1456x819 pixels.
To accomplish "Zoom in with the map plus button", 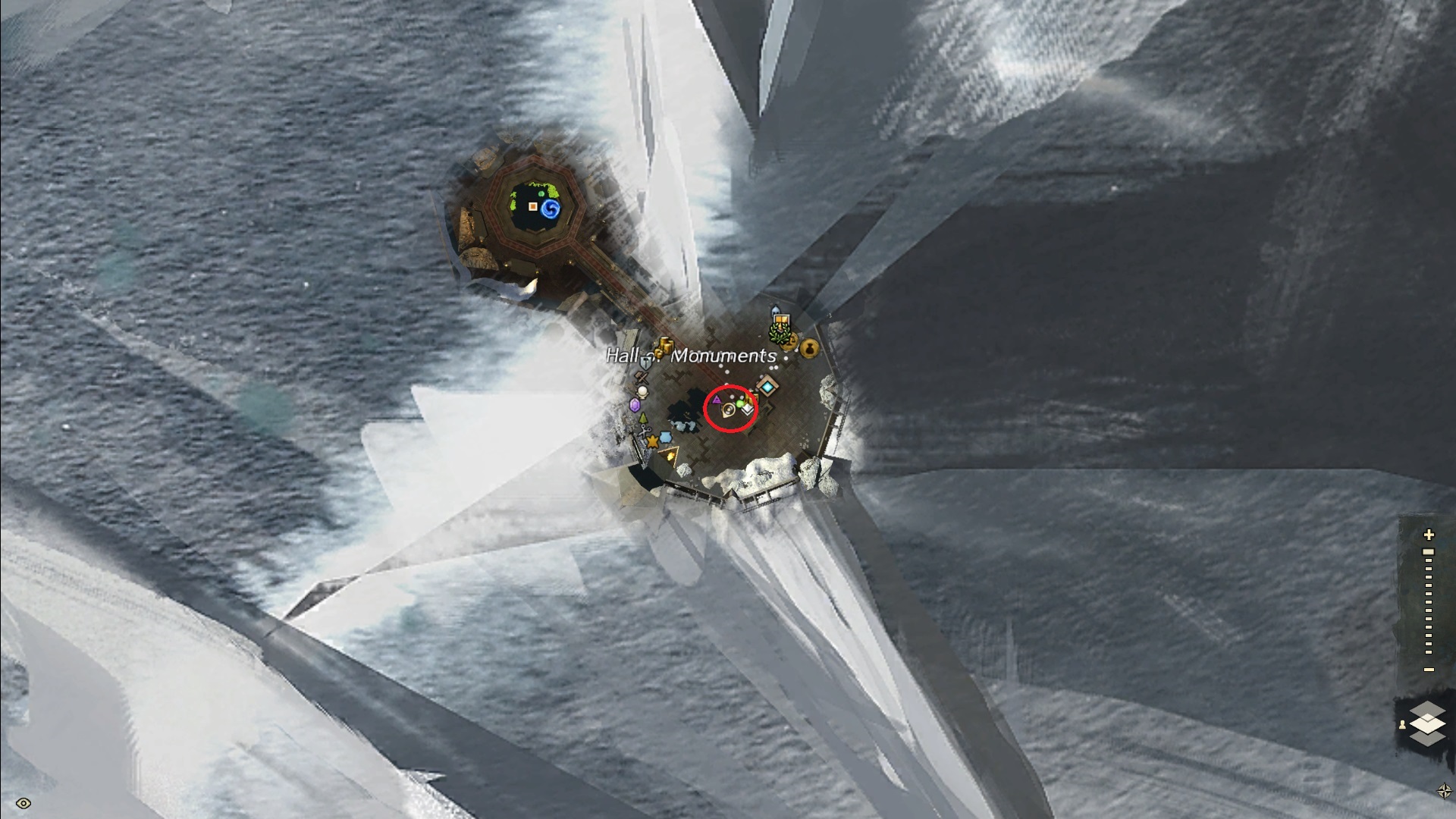I will point(1429,535).
